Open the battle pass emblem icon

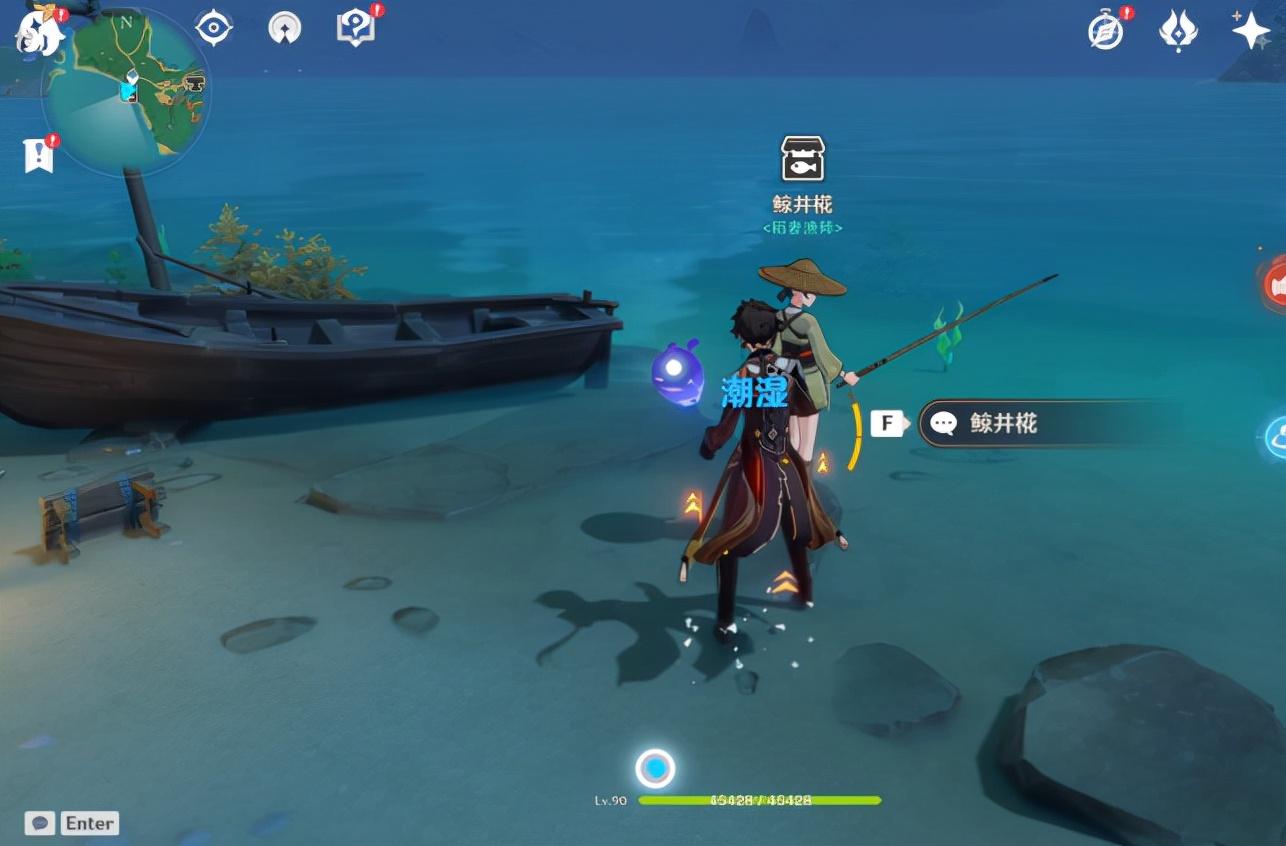(x=1178, y=31)
